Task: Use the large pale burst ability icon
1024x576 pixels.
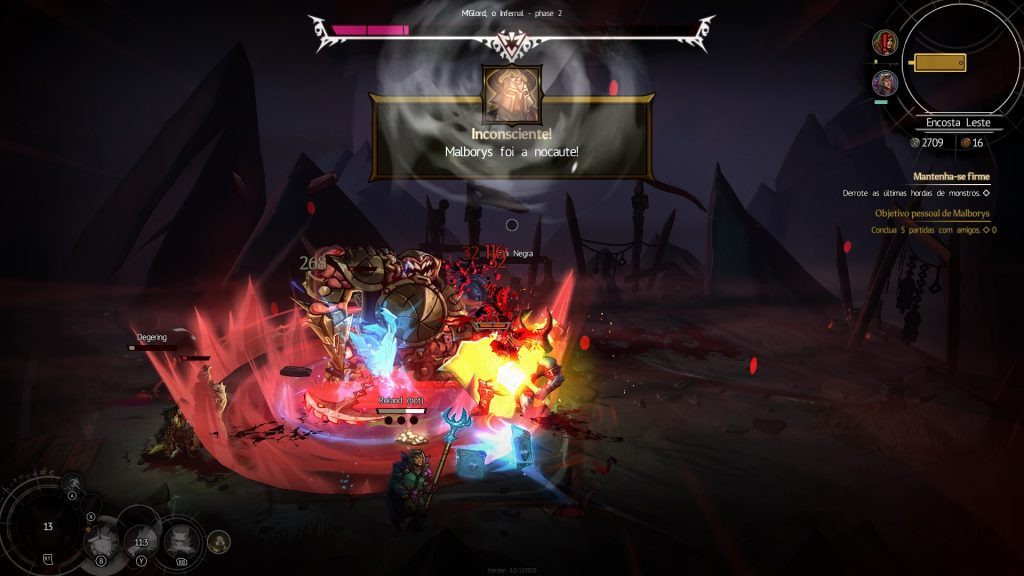Action: tap(101, 543)
